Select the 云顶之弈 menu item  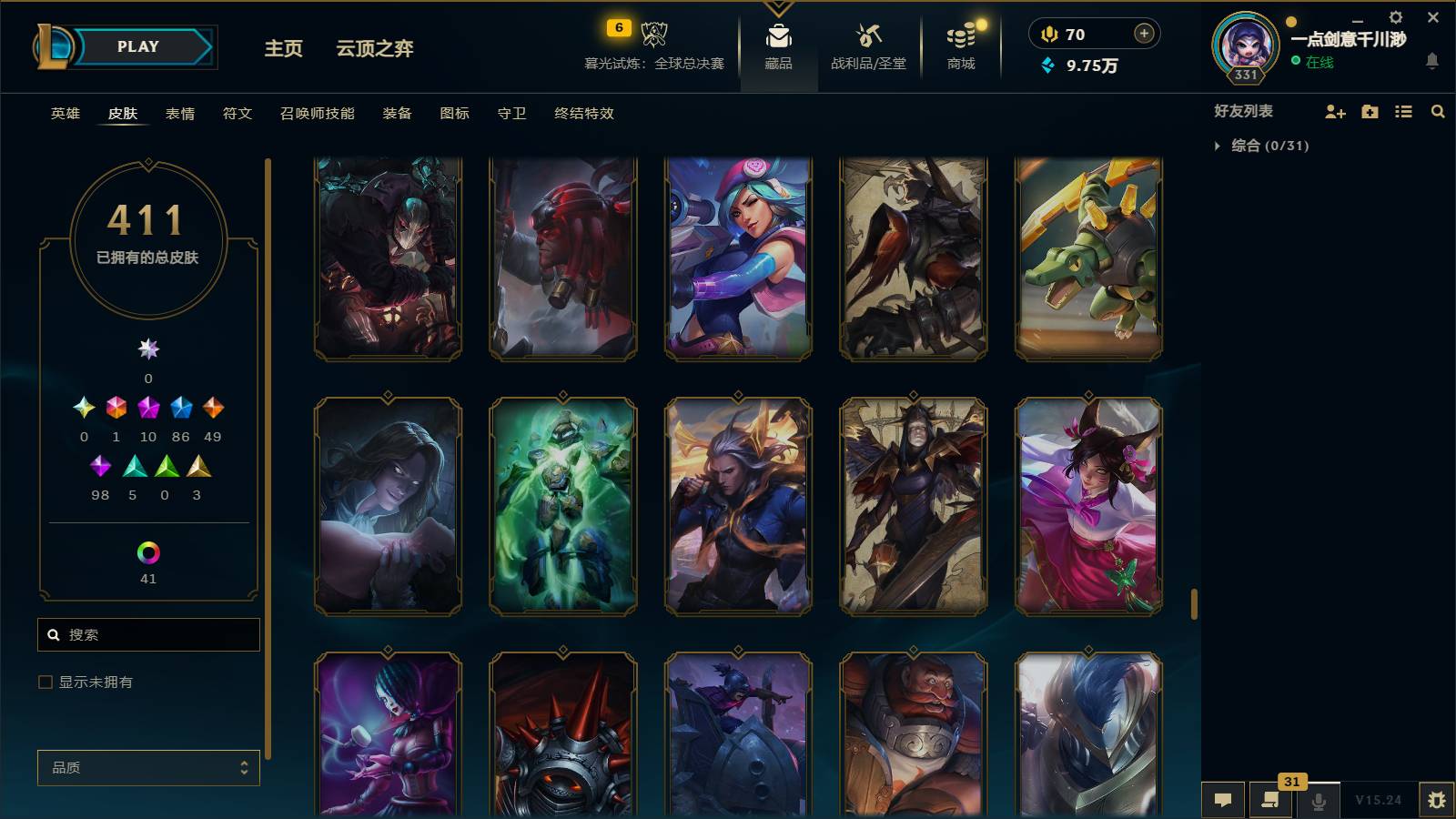click(x=375, y=50)
